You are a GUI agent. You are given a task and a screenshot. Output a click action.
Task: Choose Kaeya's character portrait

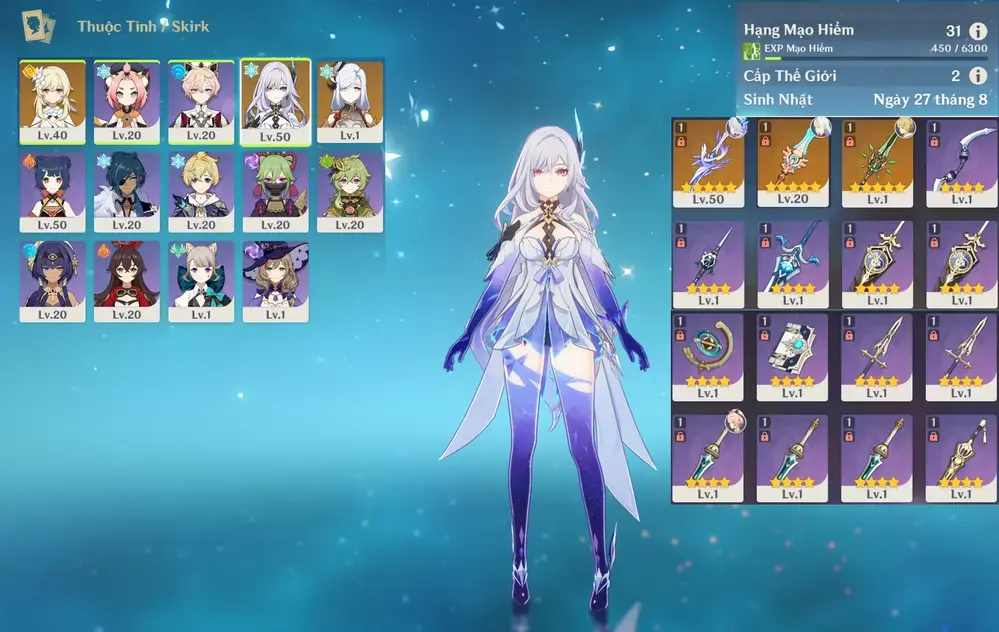pyautogui.click(x=127, y=192)
